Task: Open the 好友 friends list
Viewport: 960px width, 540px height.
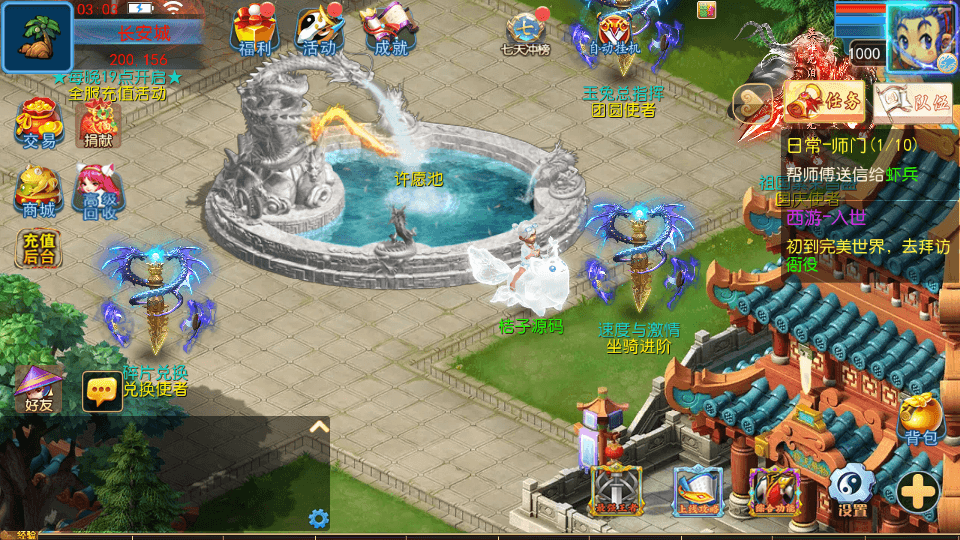Action: coord(38,390)
